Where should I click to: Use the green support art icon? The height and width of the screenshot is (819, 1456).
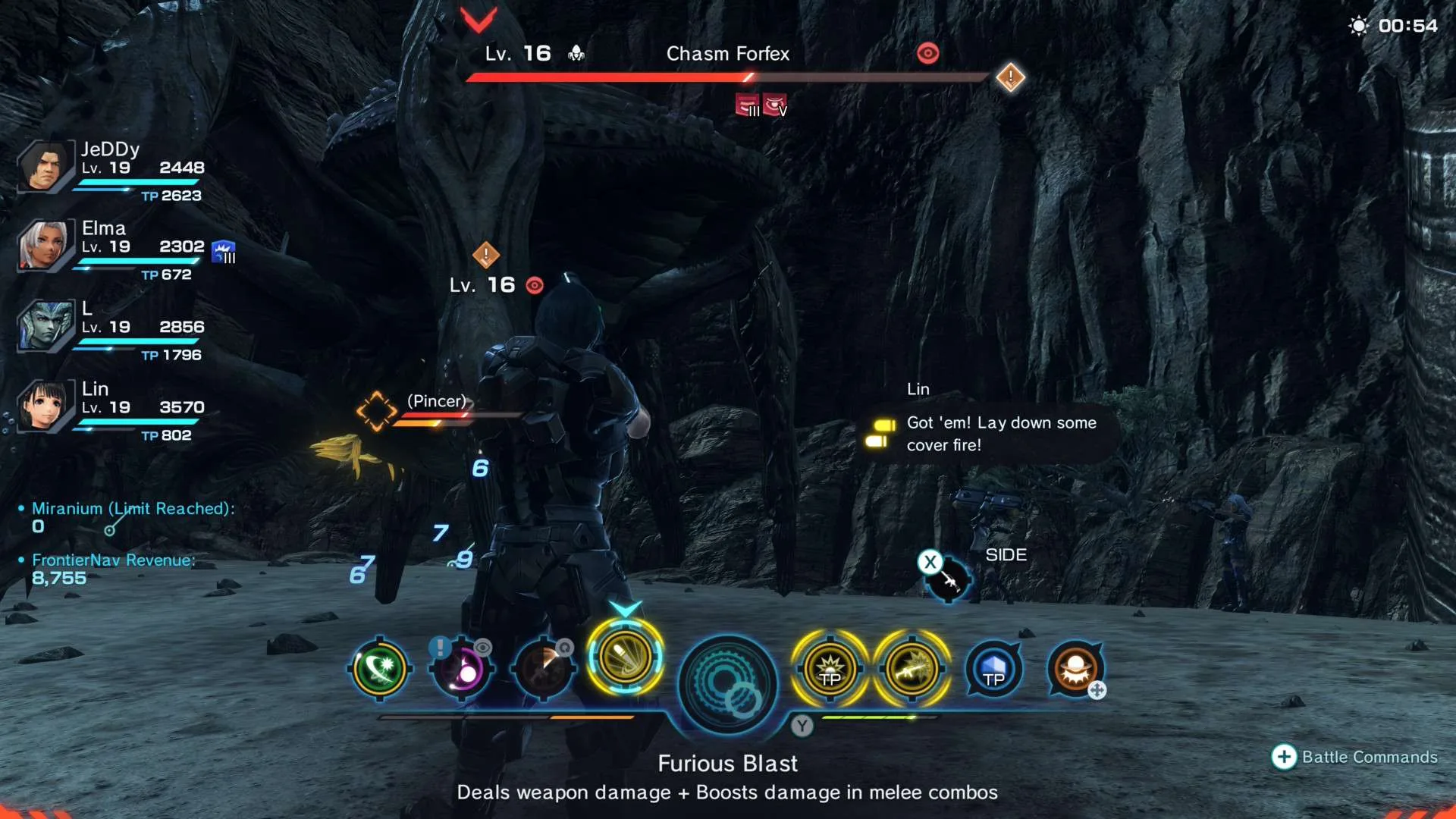click(x=380, y=669)
